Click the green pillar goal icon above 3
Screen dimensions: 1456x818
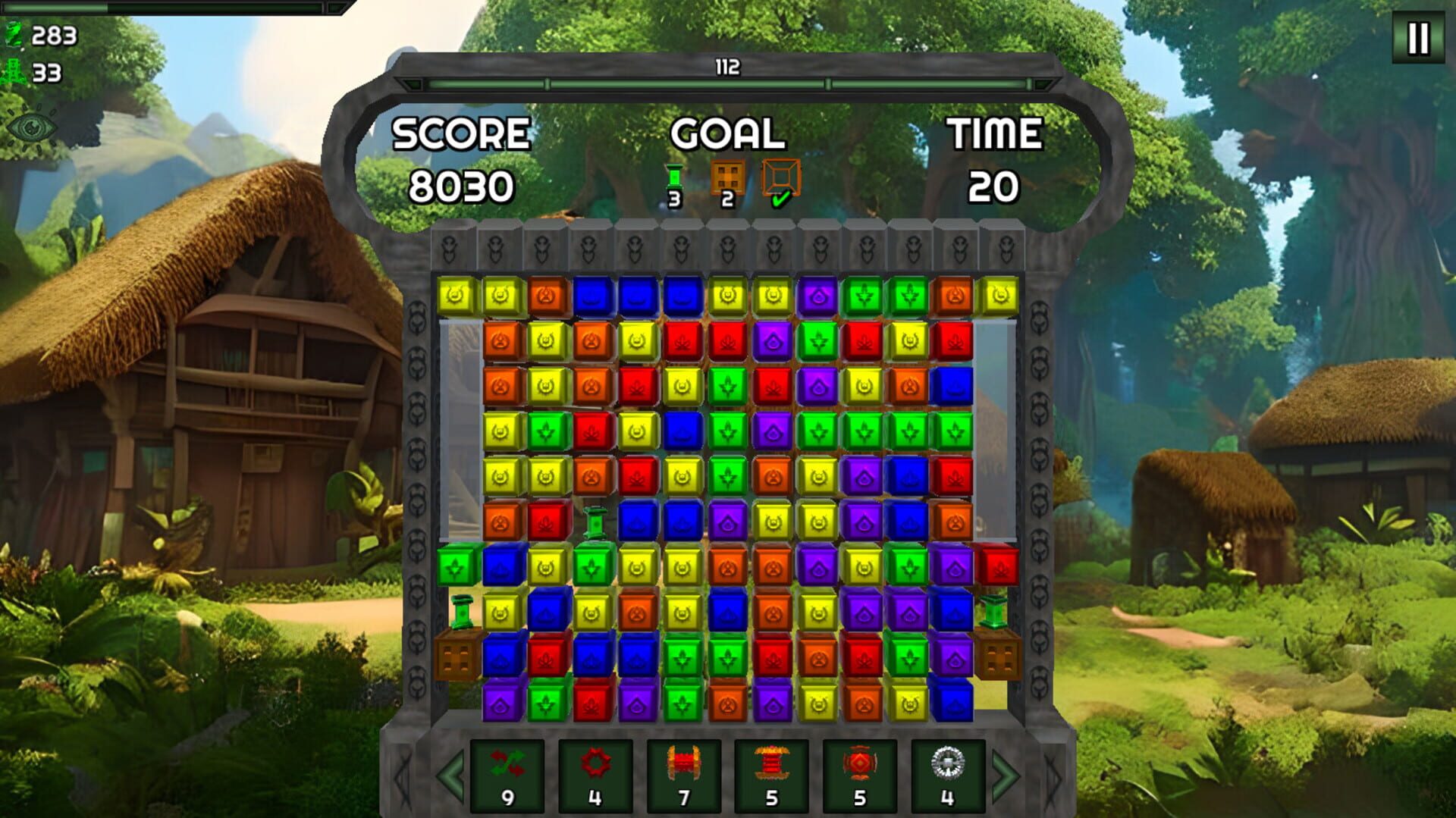(x=673, y=176)
